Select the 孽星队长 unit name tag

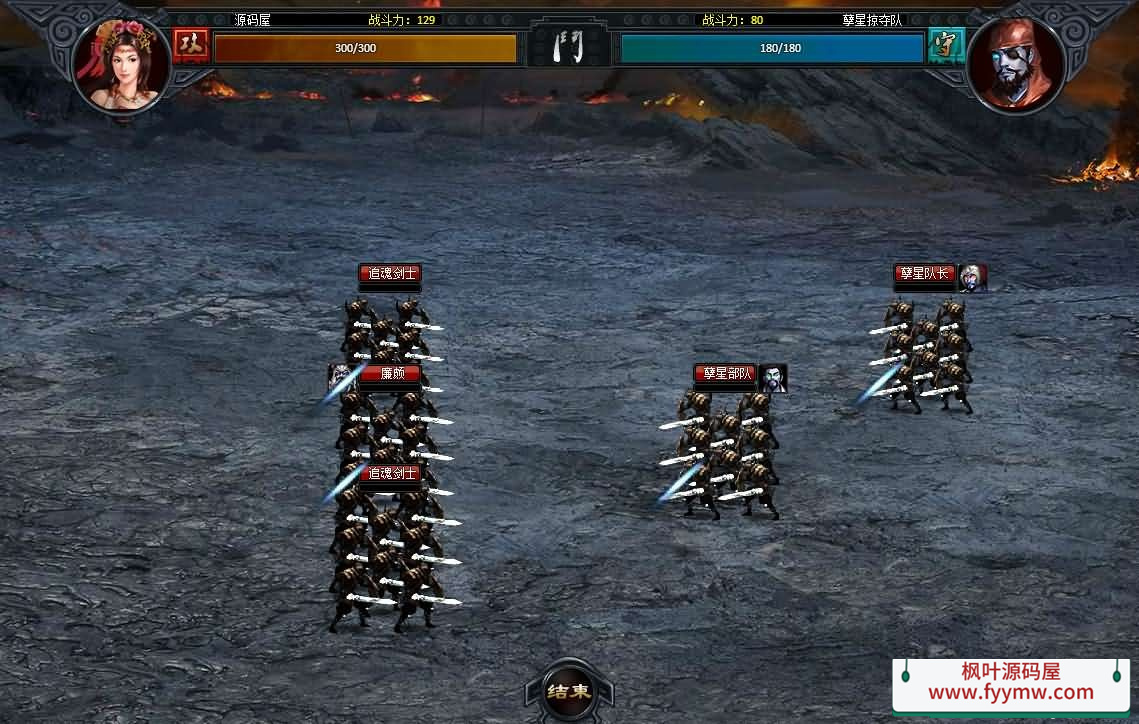[925, 273]
